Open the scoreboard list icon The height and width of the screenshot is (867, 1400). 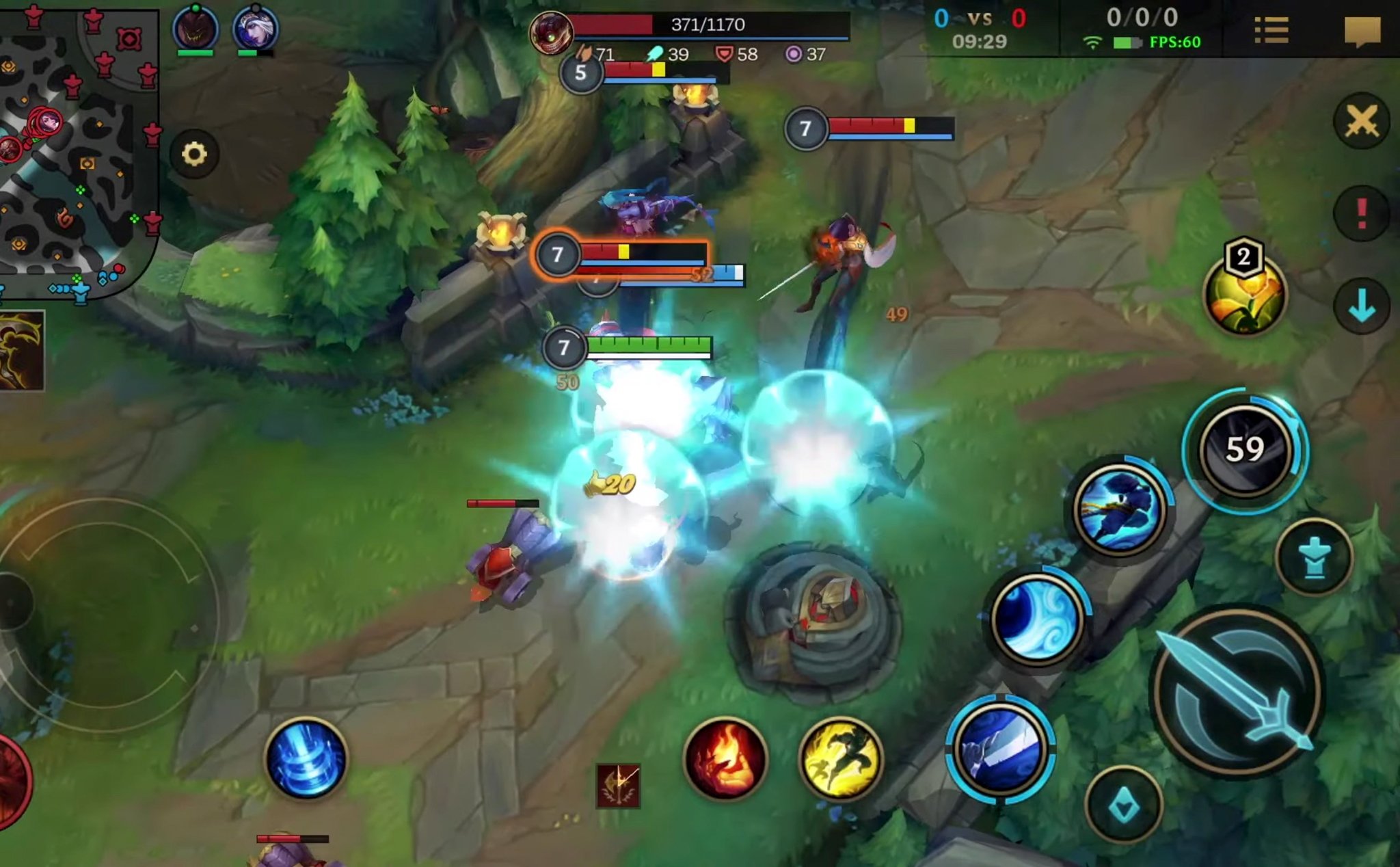(1271, 31)
